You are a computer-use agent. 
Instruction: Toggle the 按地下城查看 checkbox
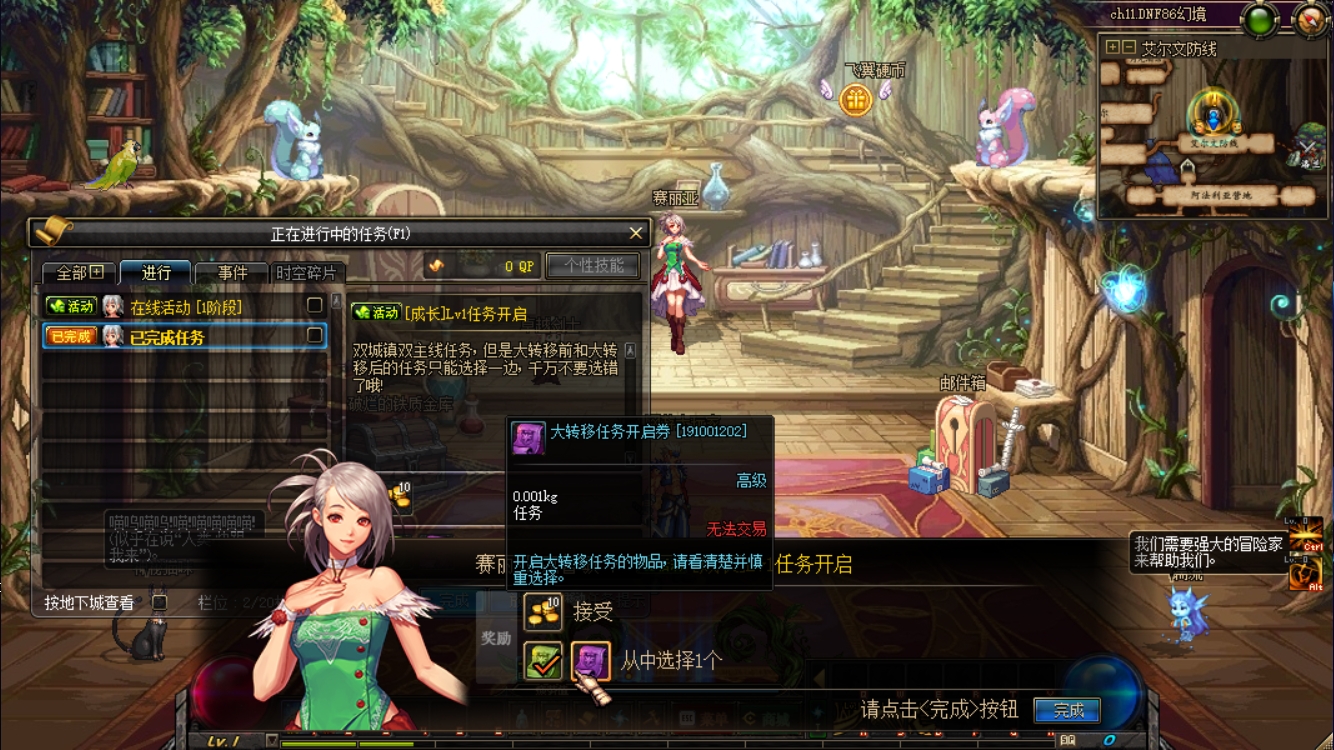click(x=159, y=602)
